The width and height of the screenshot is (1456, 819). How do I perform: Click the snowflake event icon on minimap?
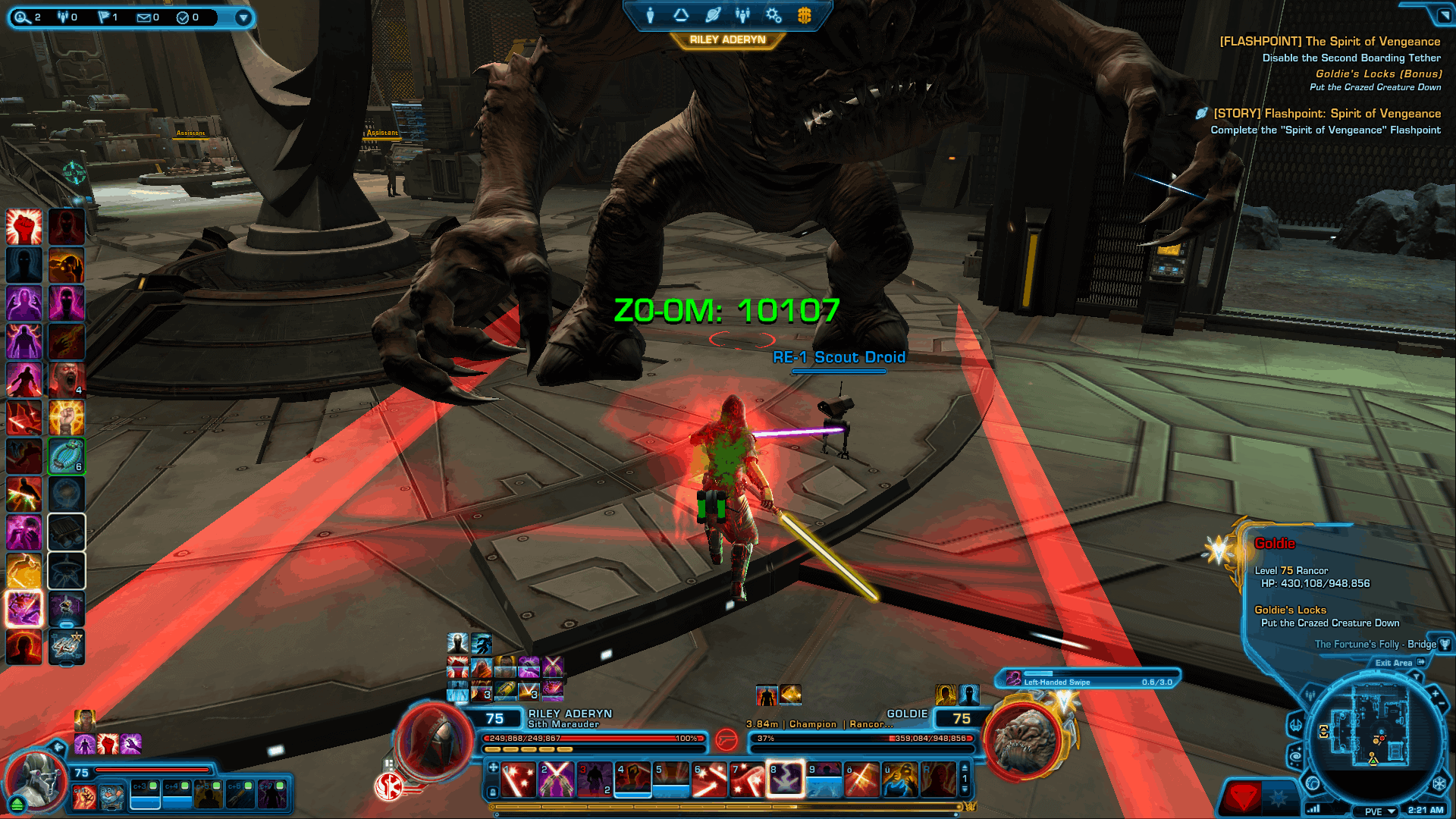pyautogui.click(x=1441, y=784)
